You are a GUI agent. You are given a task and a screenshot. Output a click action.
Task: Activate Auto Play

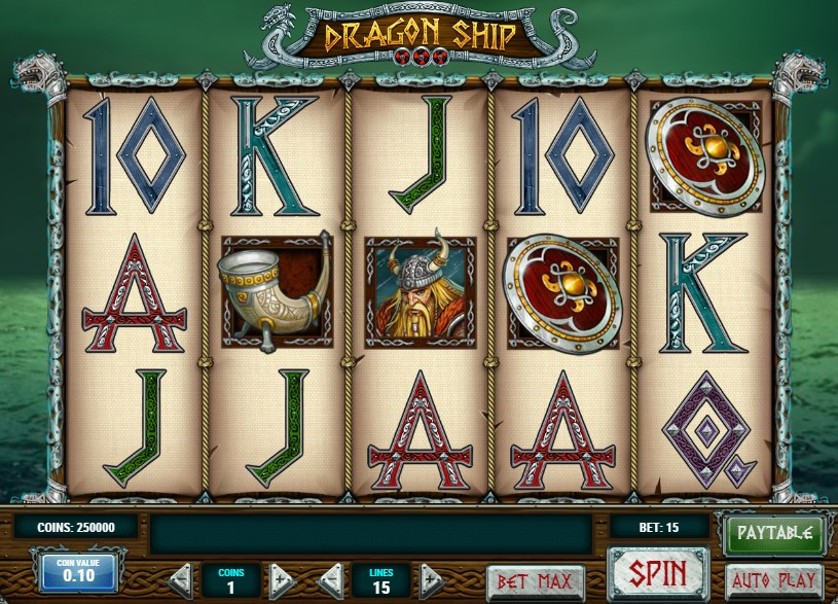tap(773, 580)
